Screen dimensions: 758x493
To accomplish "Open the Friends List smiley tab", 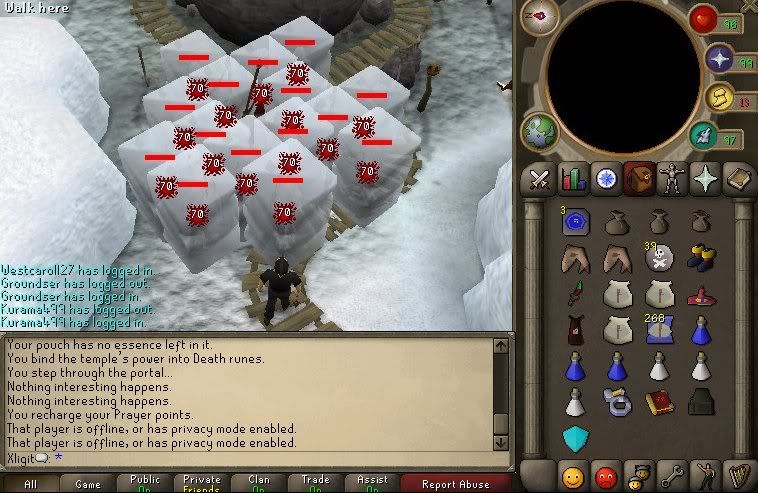I will click(573, 474).
